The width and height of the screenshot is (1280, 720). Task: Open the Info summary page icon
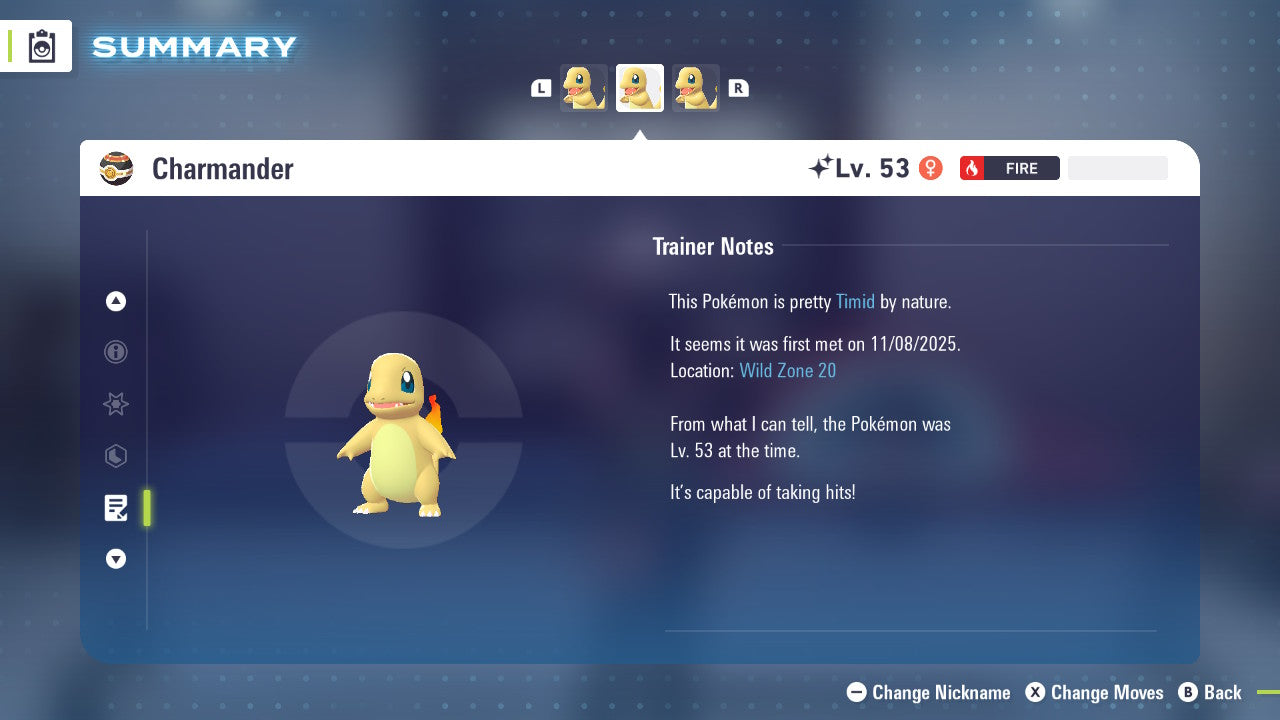click(115, 352)
